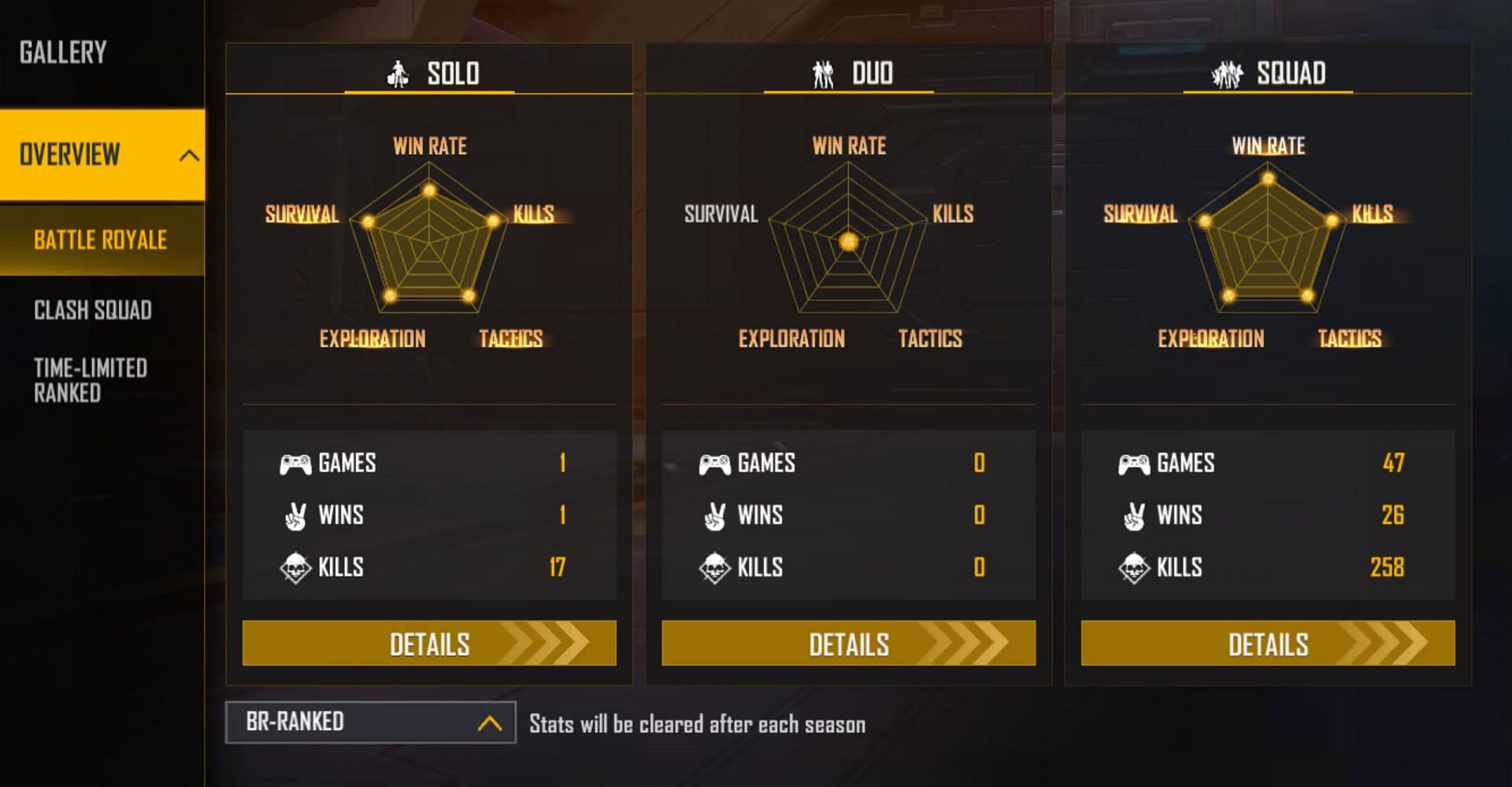View Solo mode details

429,644
